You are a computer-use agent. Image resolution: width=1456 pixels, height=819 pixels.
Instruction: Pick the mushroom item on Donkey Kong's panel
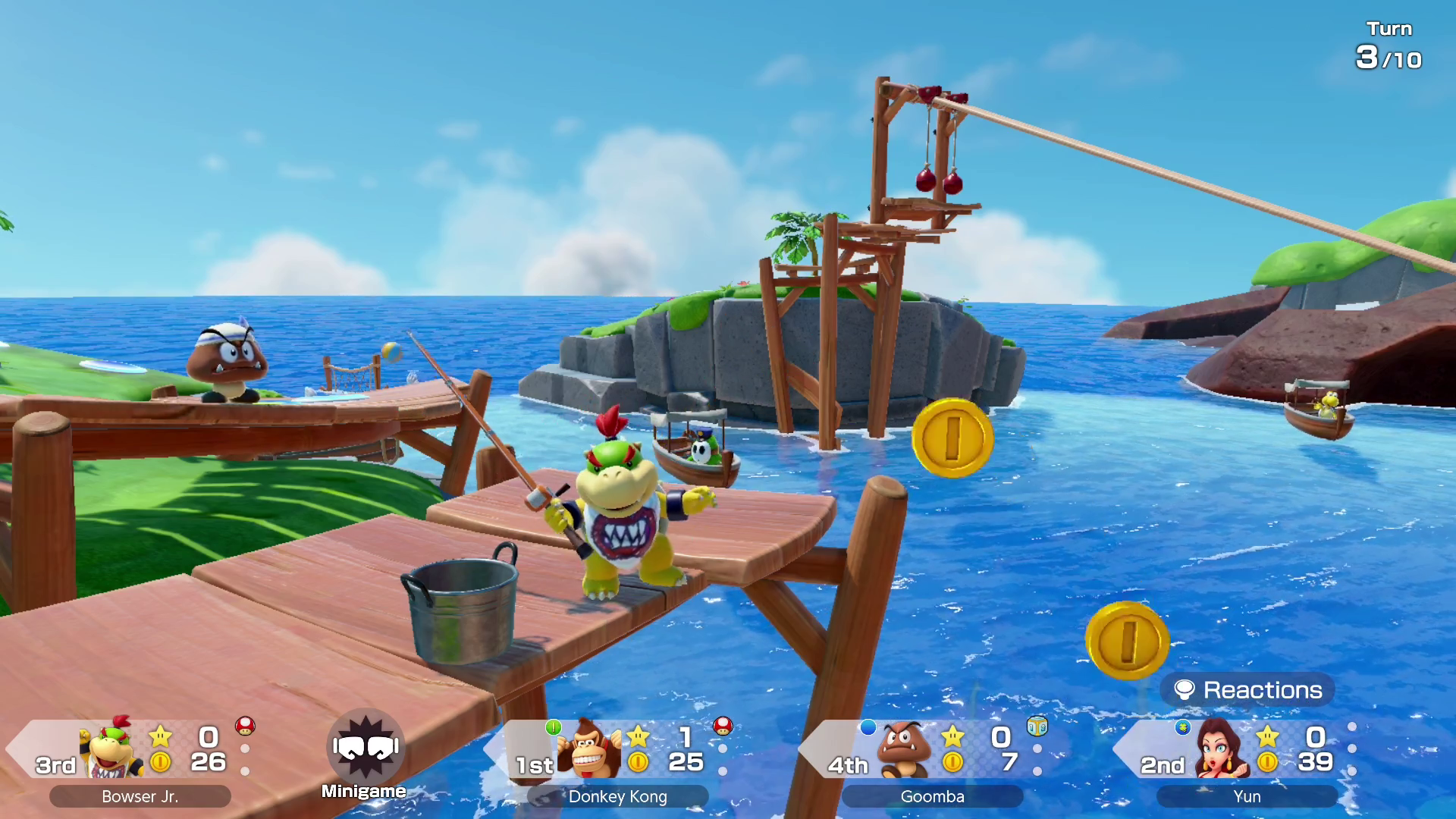pos(723,726)
